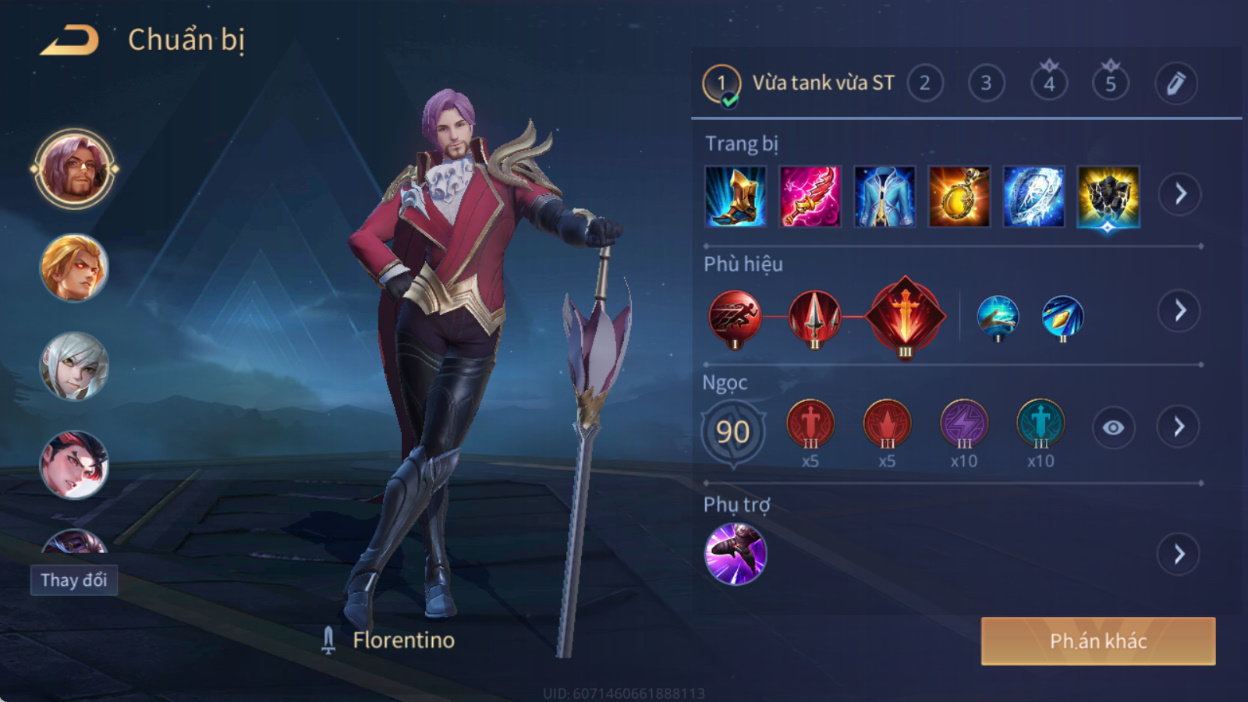1248x702 pixels.
Task: Select the golden amulet equipment item
Action: click(959, 196)
